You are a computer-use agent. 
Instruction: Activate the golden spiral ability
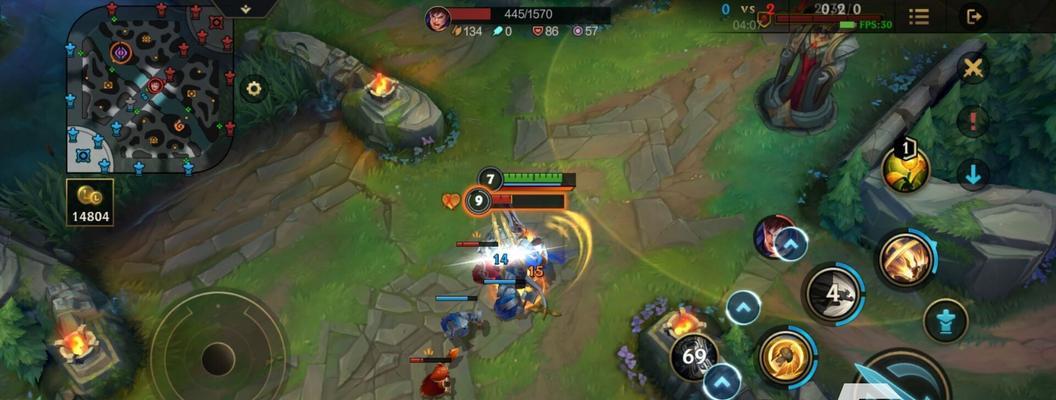(786, 356)
